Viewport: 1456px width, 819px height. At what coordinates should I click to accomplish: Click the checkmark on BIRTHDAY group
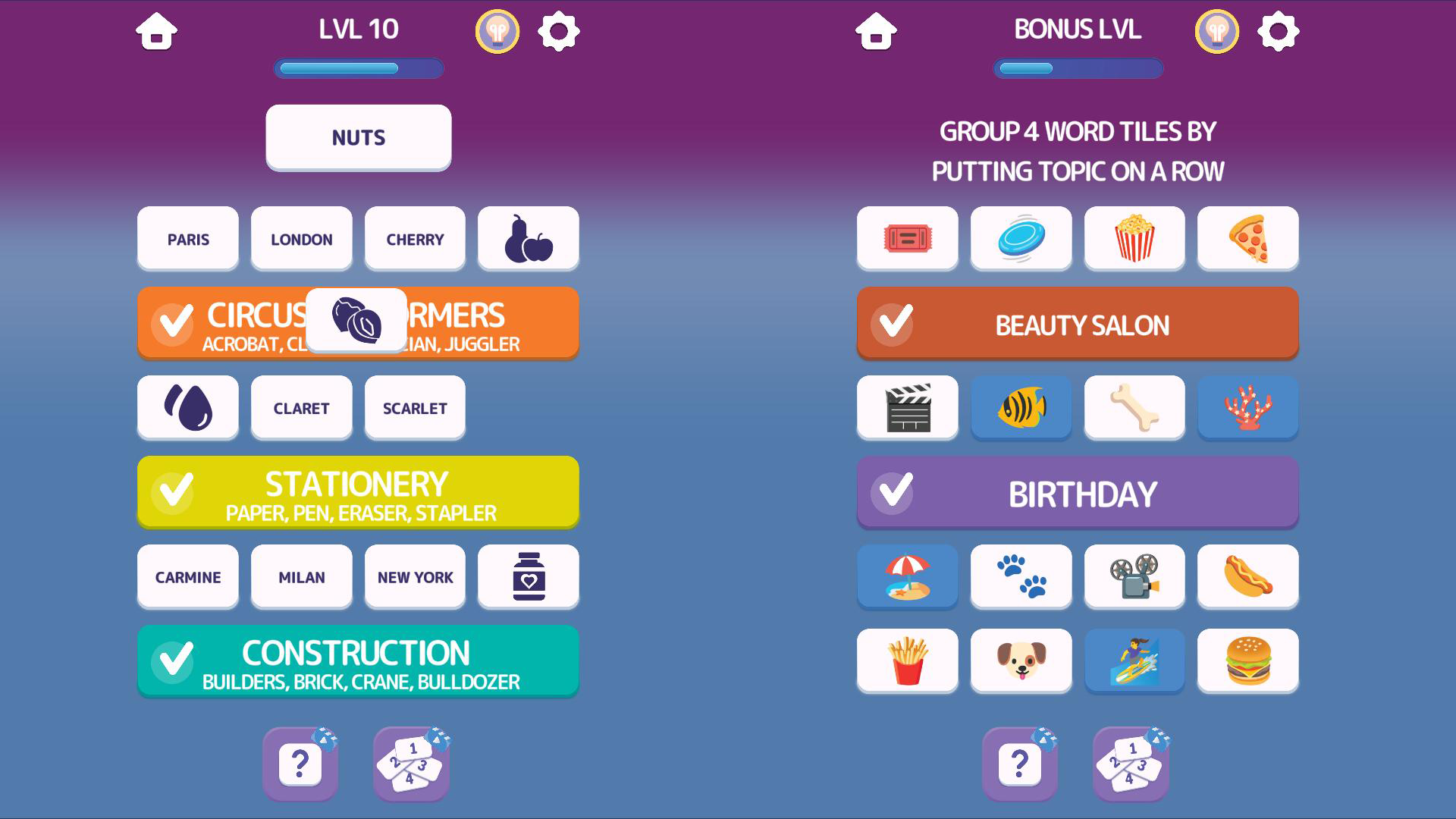(893, 491)
